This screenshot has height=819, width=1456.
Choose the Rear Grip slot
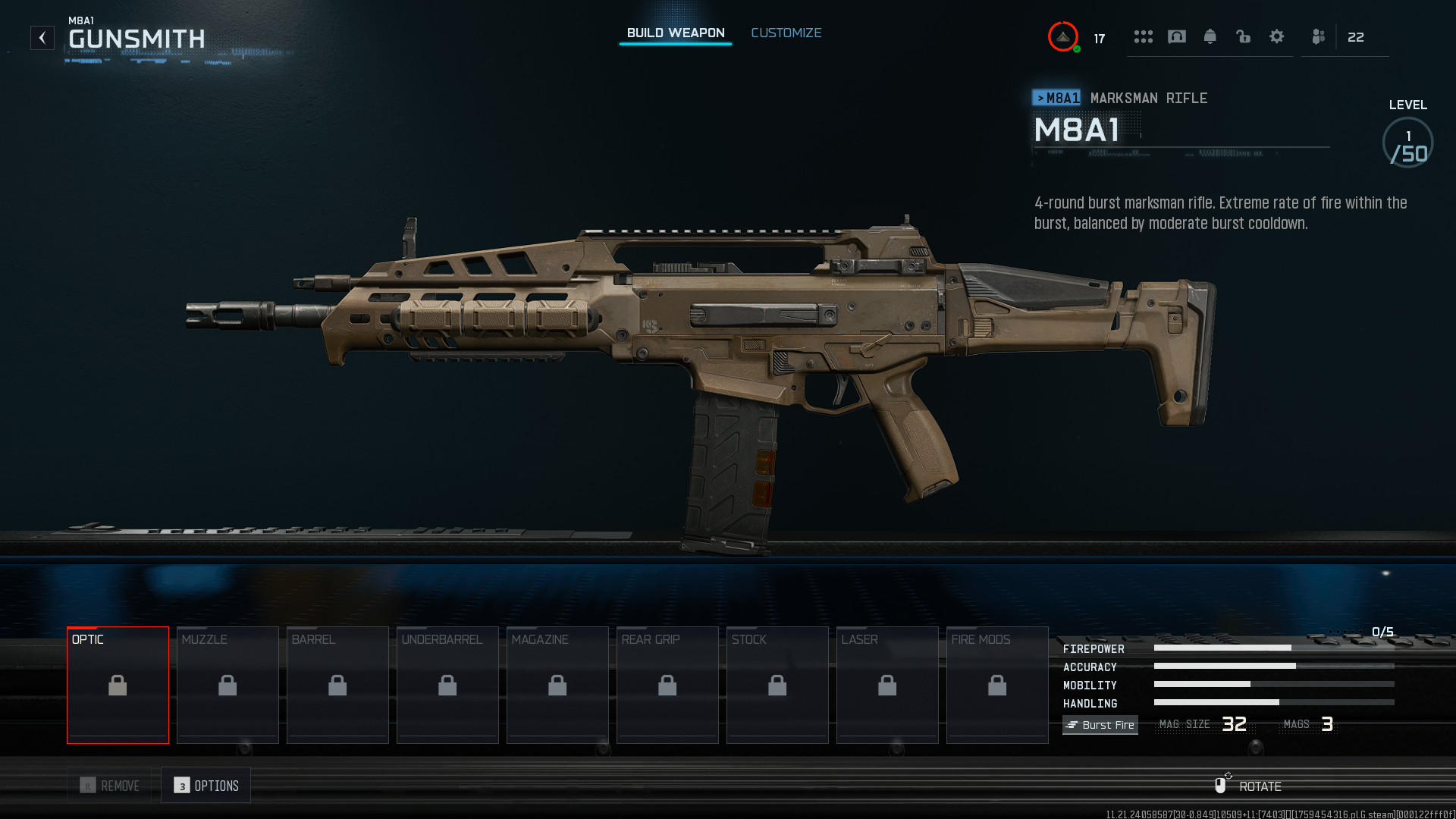667,685
